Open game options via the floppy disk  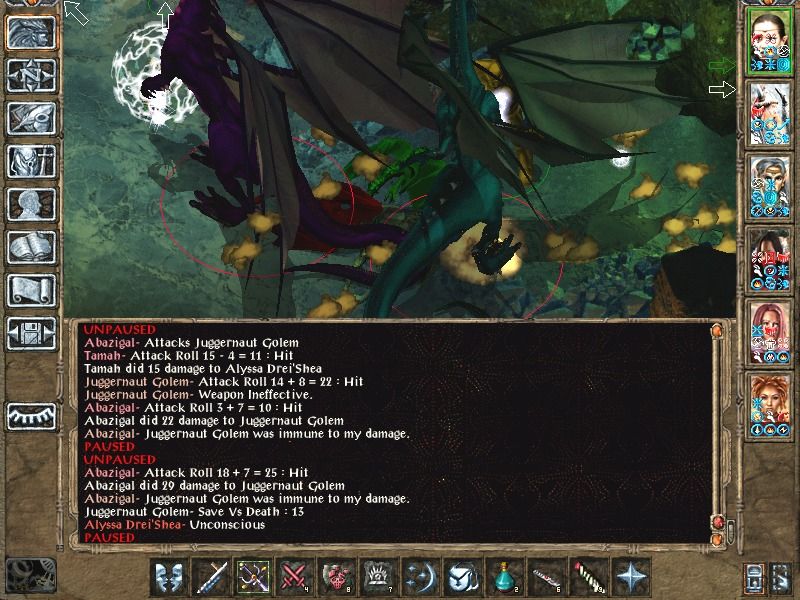click(30, 333)
